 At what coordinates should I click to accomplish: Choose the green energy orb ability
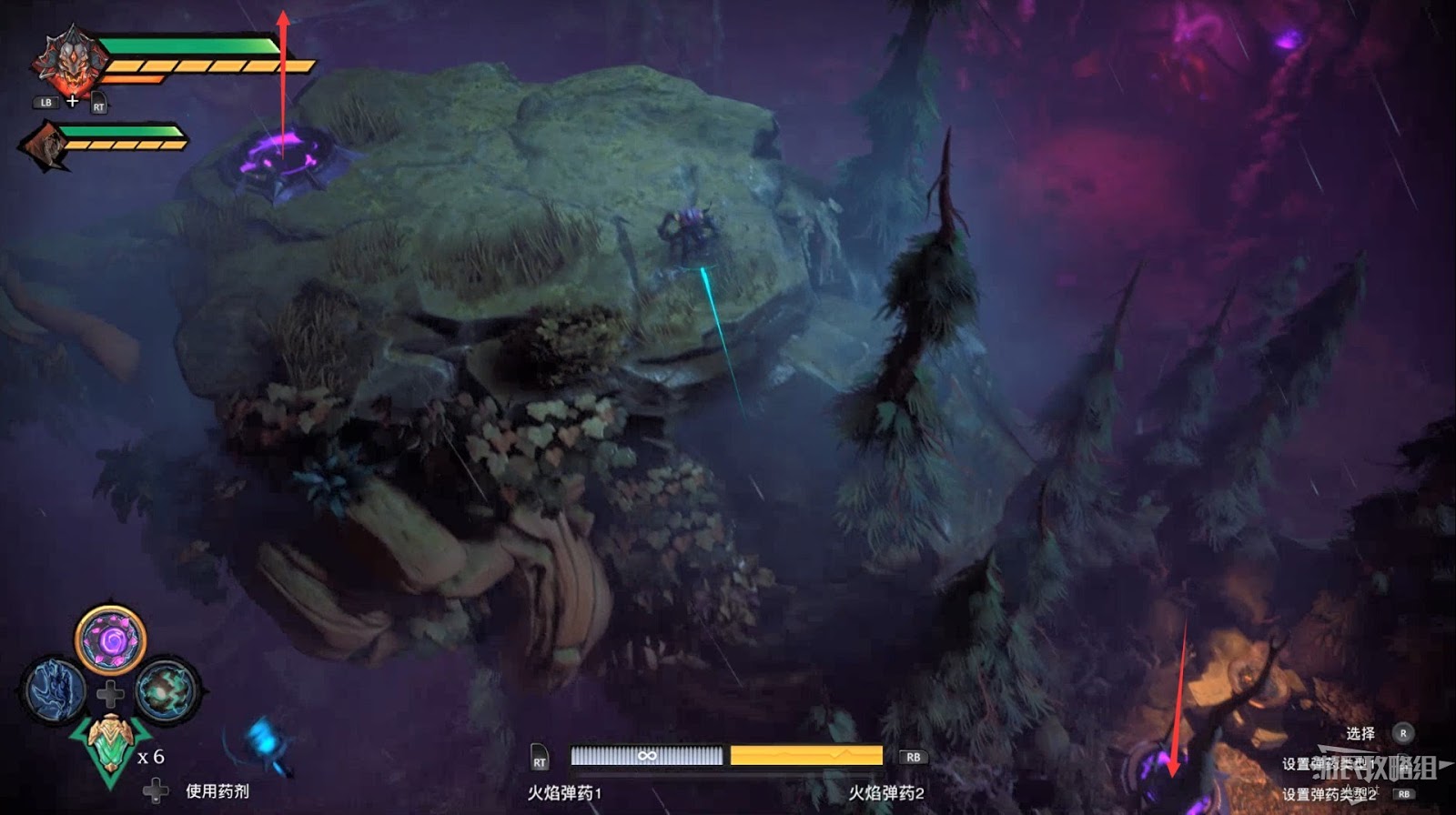click(x=167, y=690)
